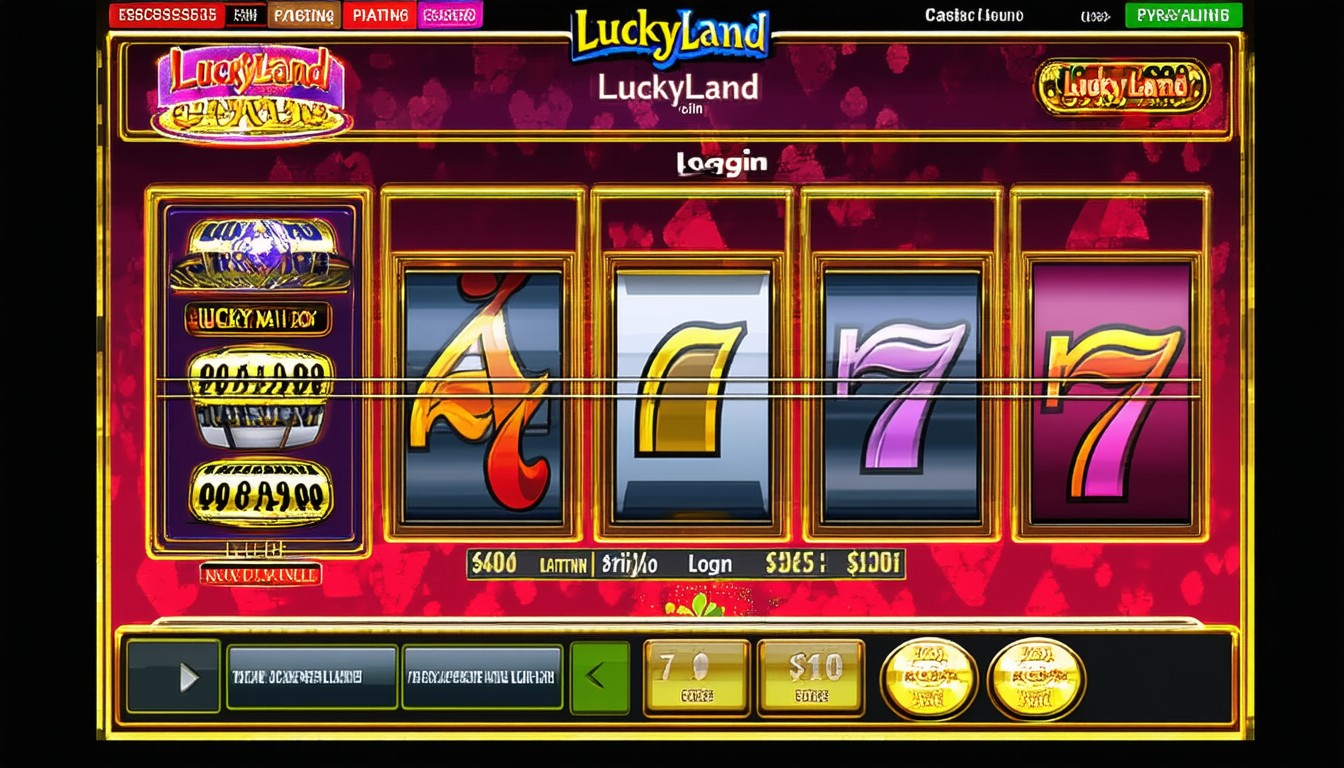Viewport: 1344px width, 768px height.
Task: Click the Login label below the reels
Action: click(710, 564)
